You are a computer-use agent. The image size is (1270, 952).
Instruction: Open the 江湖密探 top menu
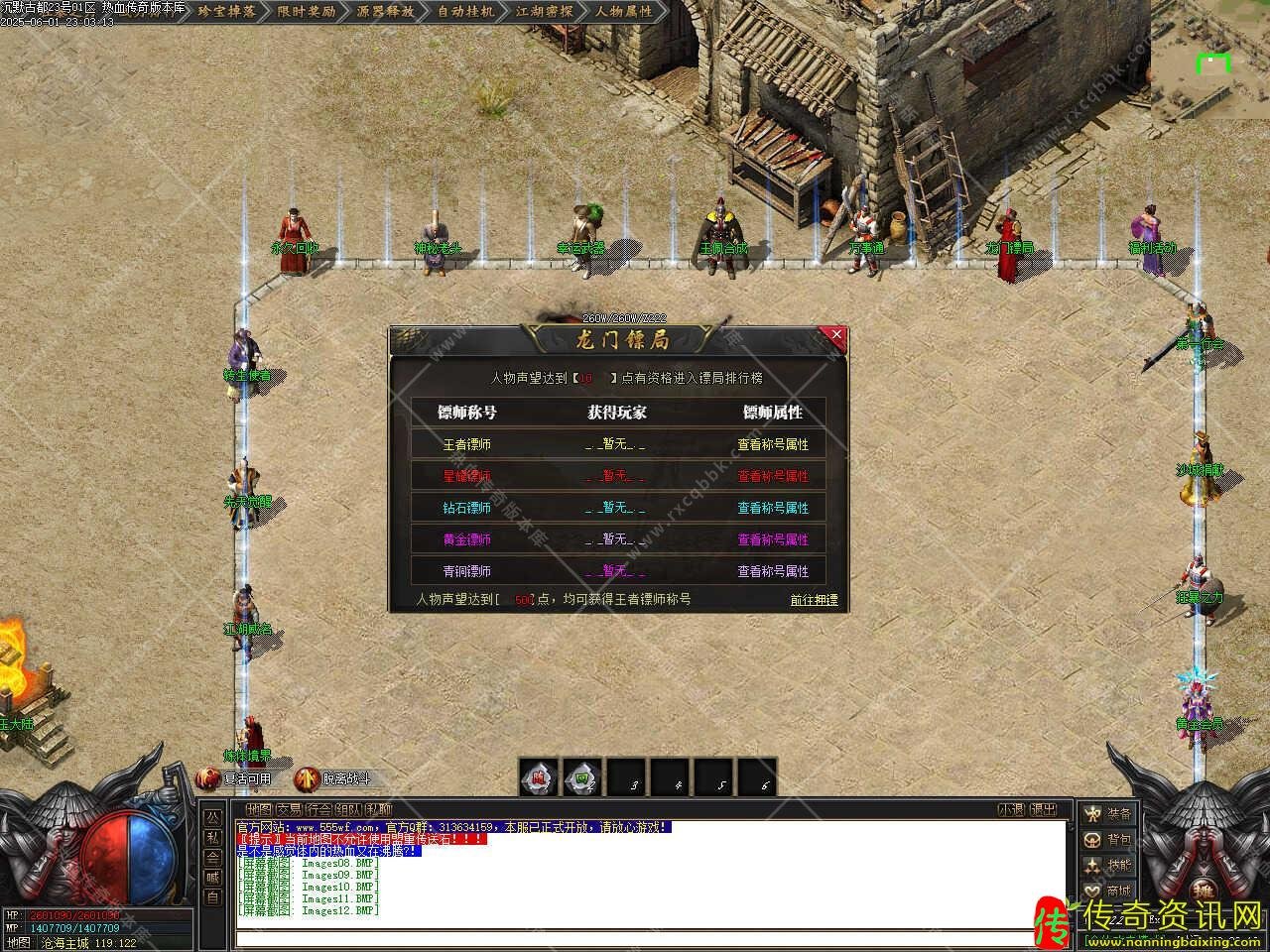[545, 12]
